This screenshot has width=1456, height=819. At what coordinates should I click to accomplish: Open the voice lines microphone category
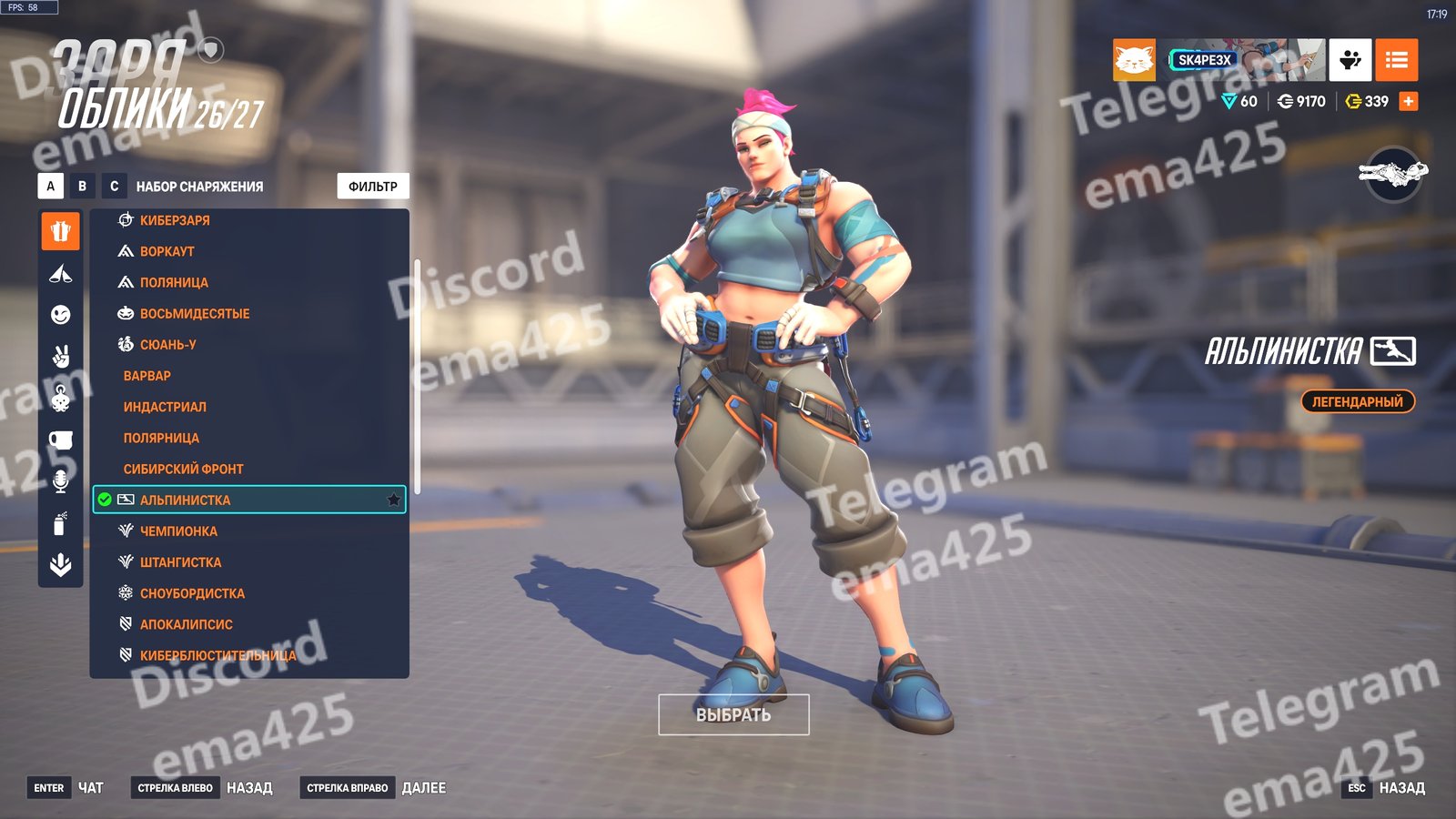[x=61, y=481]
